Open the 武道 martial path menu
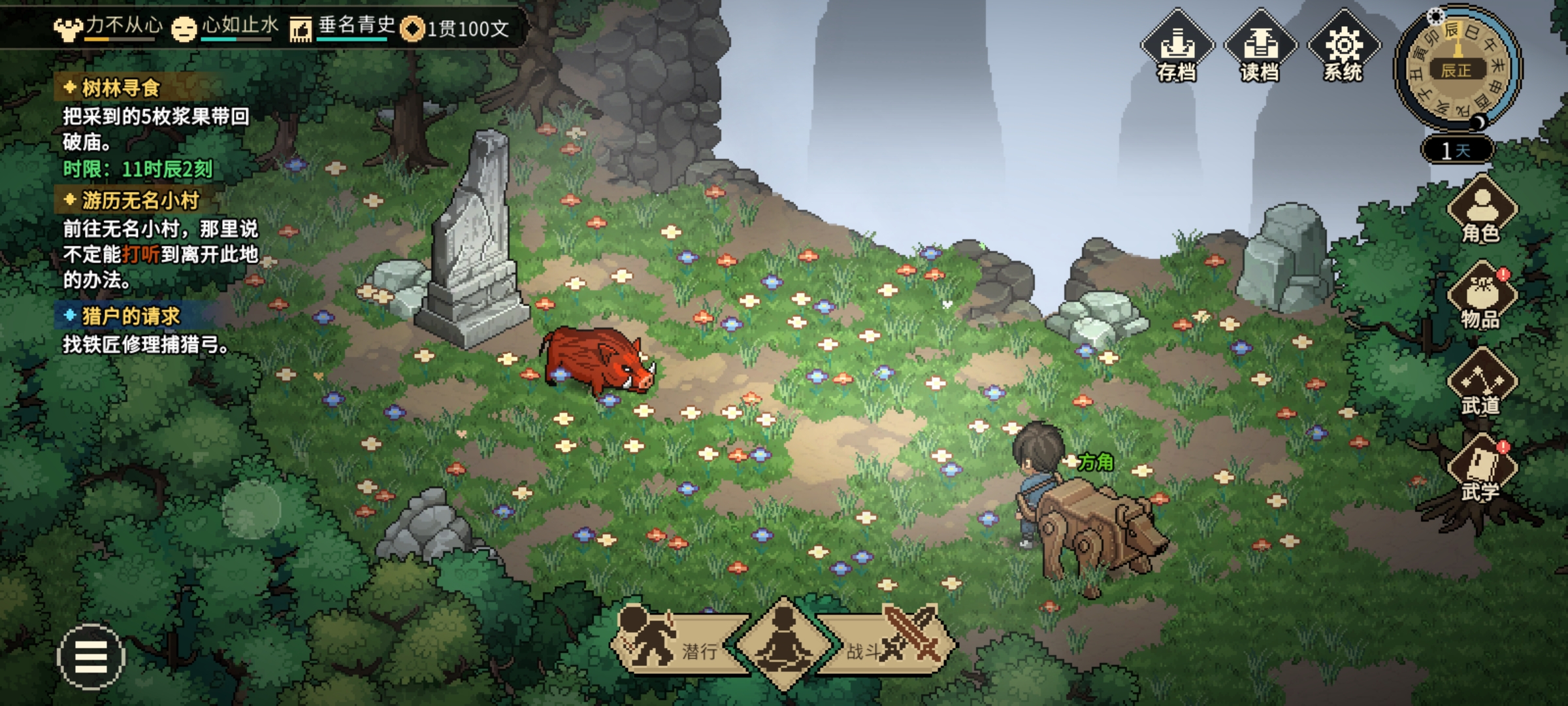The image size is (1568, 706). click(x=1481, y=384)
